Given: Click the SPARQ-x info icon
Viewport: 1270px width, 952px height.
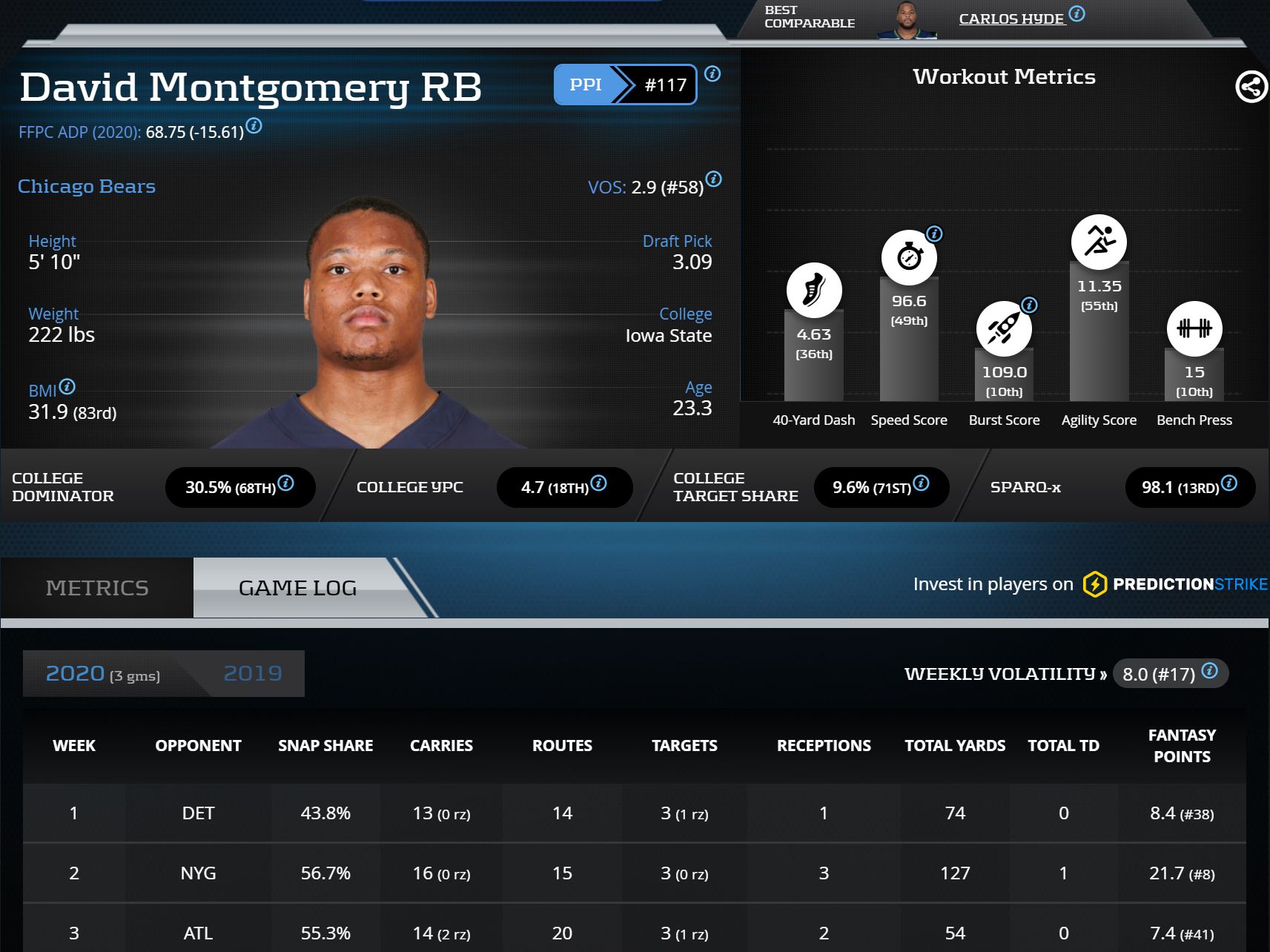Looking at the screenshot, I should tap(1229, 483).
